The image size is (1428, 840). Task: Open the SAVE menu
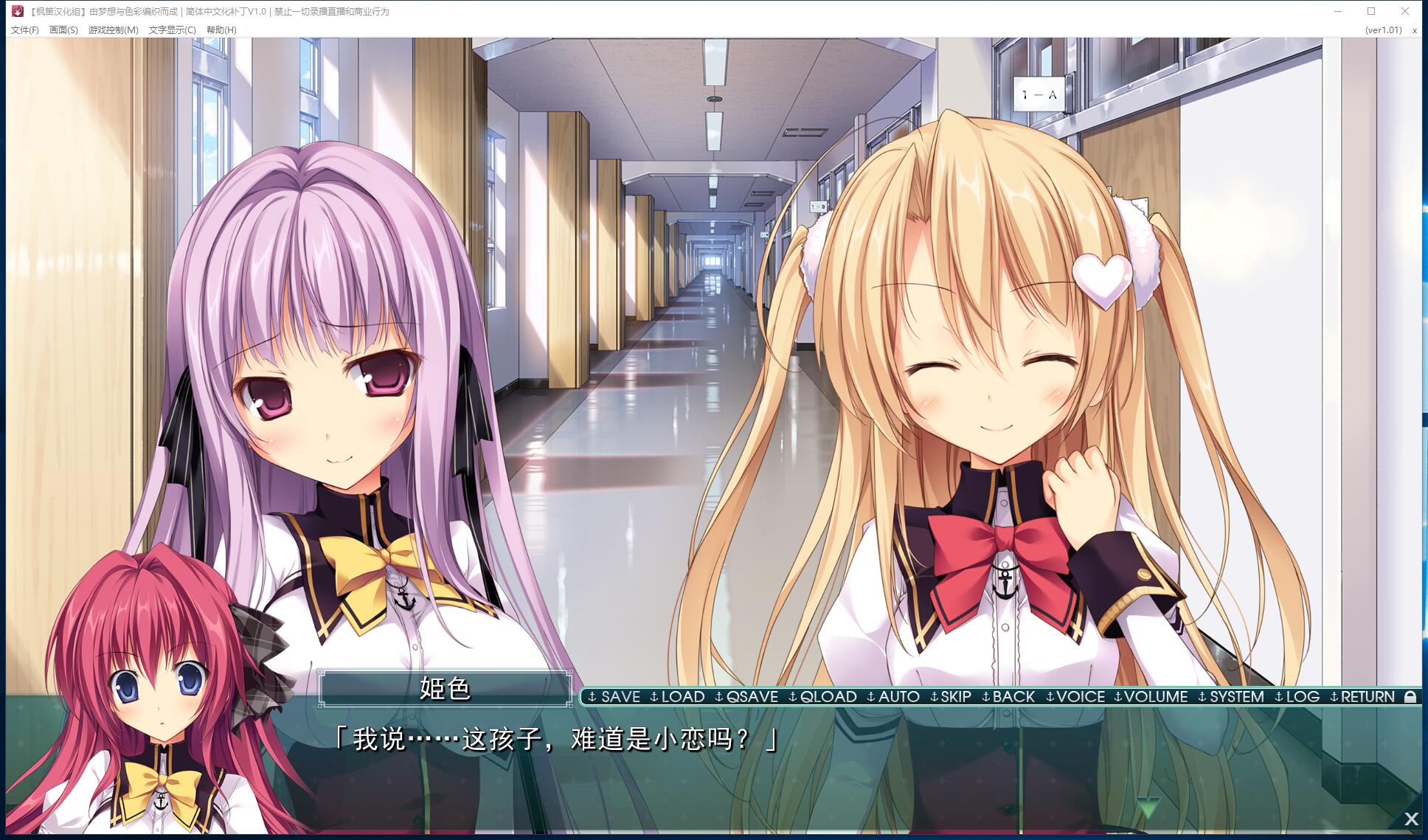614,697
